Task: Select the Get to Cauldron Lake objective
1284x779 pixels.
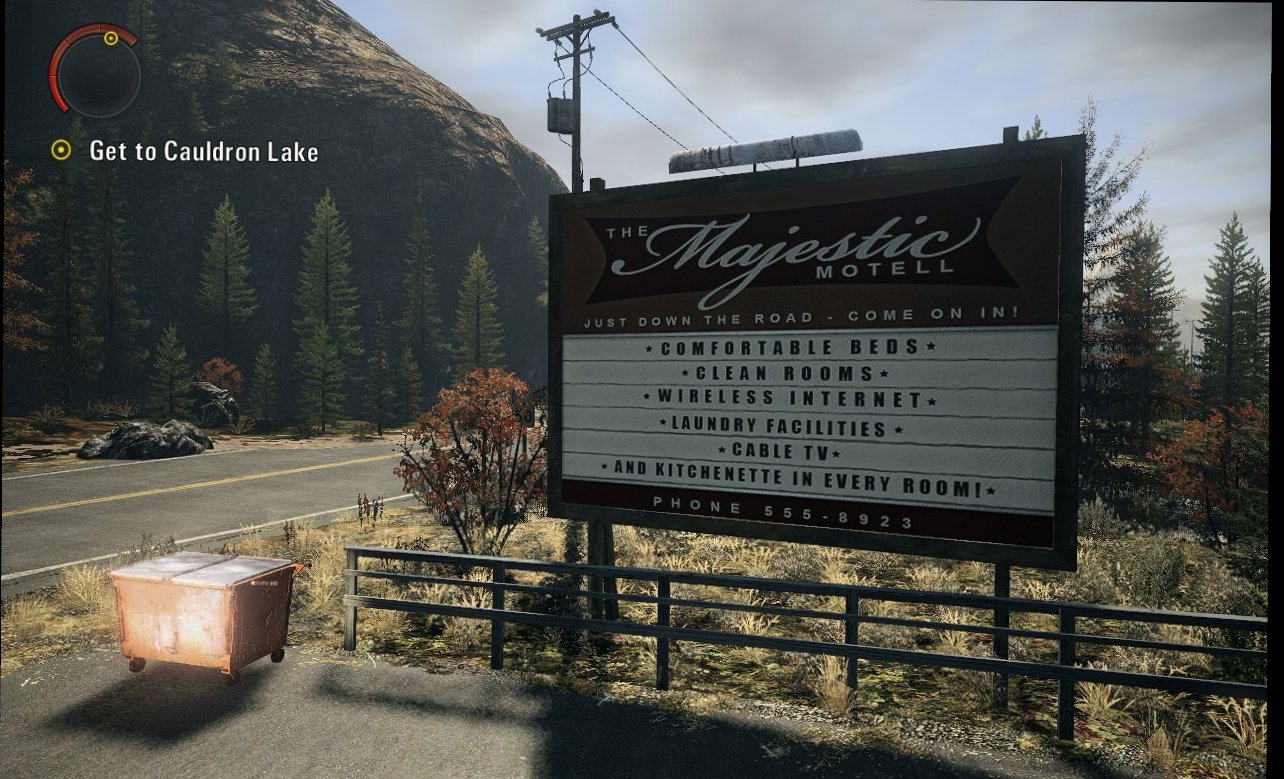Action: 203,152
